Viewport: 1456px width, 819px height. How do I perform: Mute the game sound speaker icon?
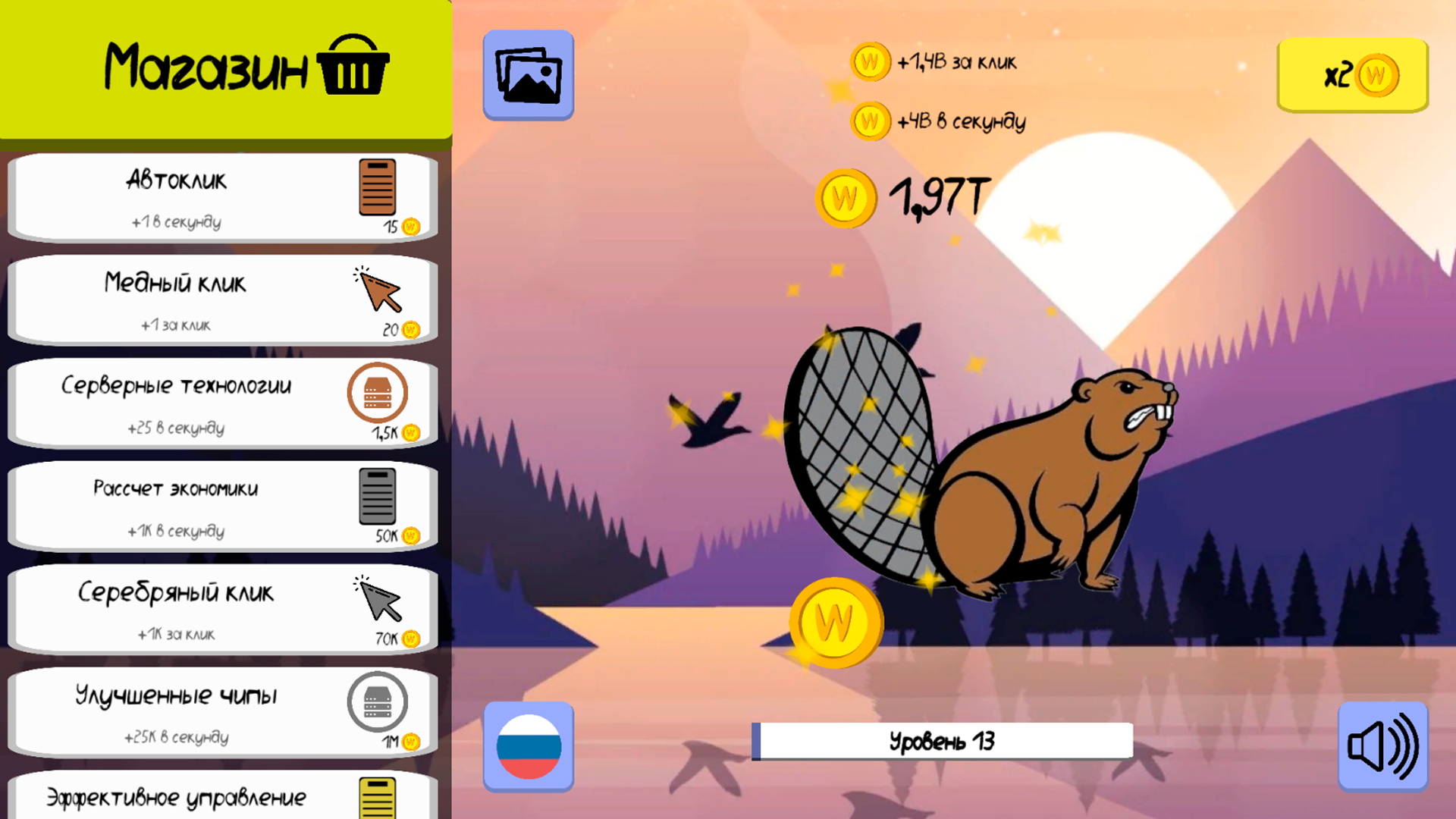pyautogui.click(x=1383, y=745)
